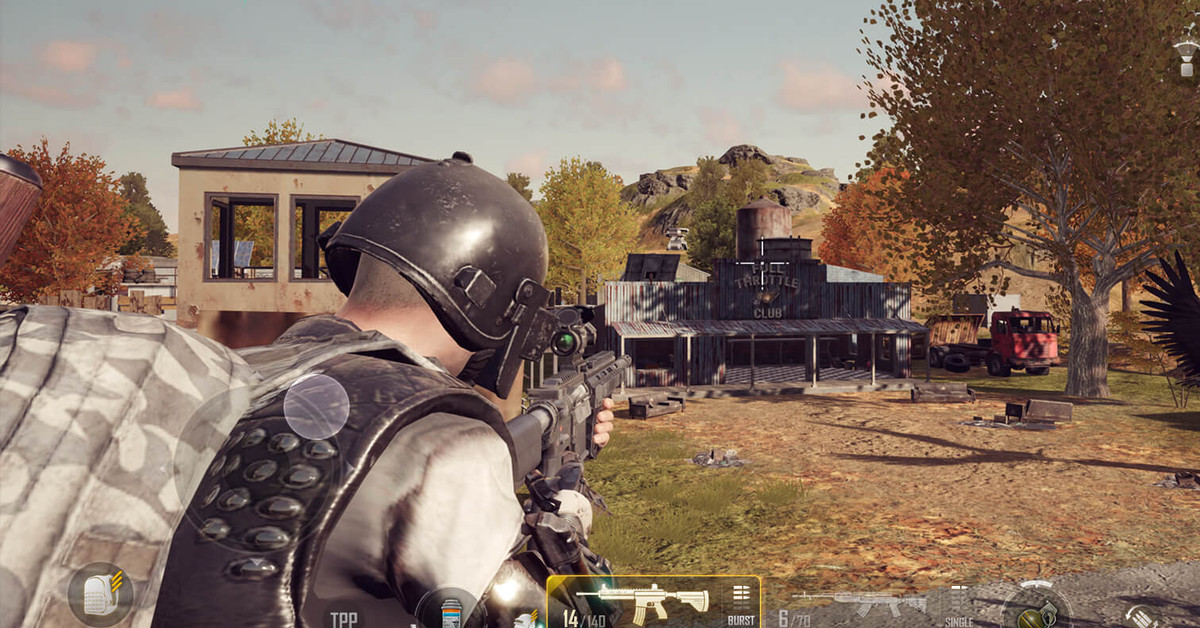Use the energy drink item
1200x628 pixels.
coord(450,609)
